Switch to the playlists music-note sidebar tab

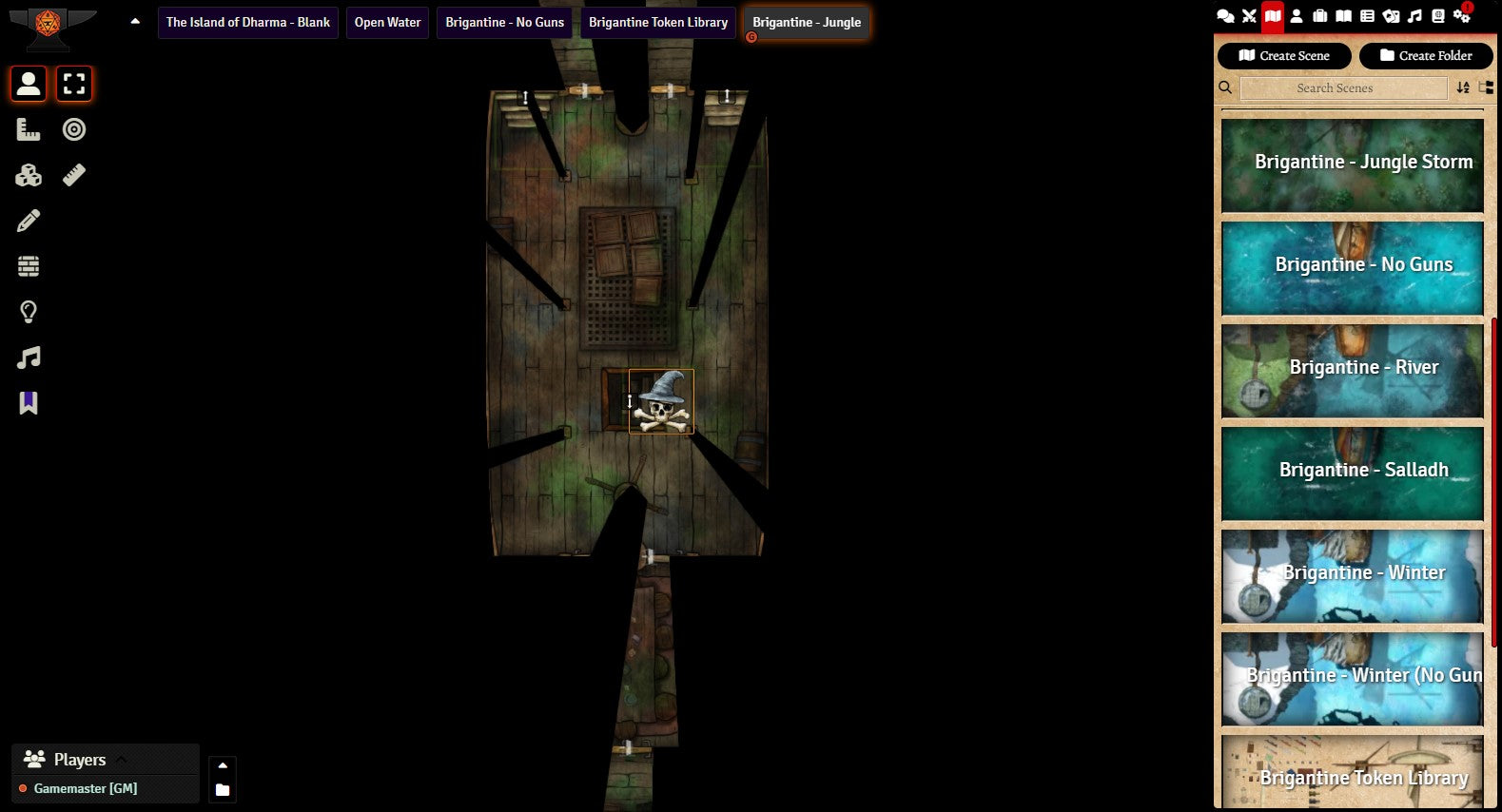pos(1414,16)
